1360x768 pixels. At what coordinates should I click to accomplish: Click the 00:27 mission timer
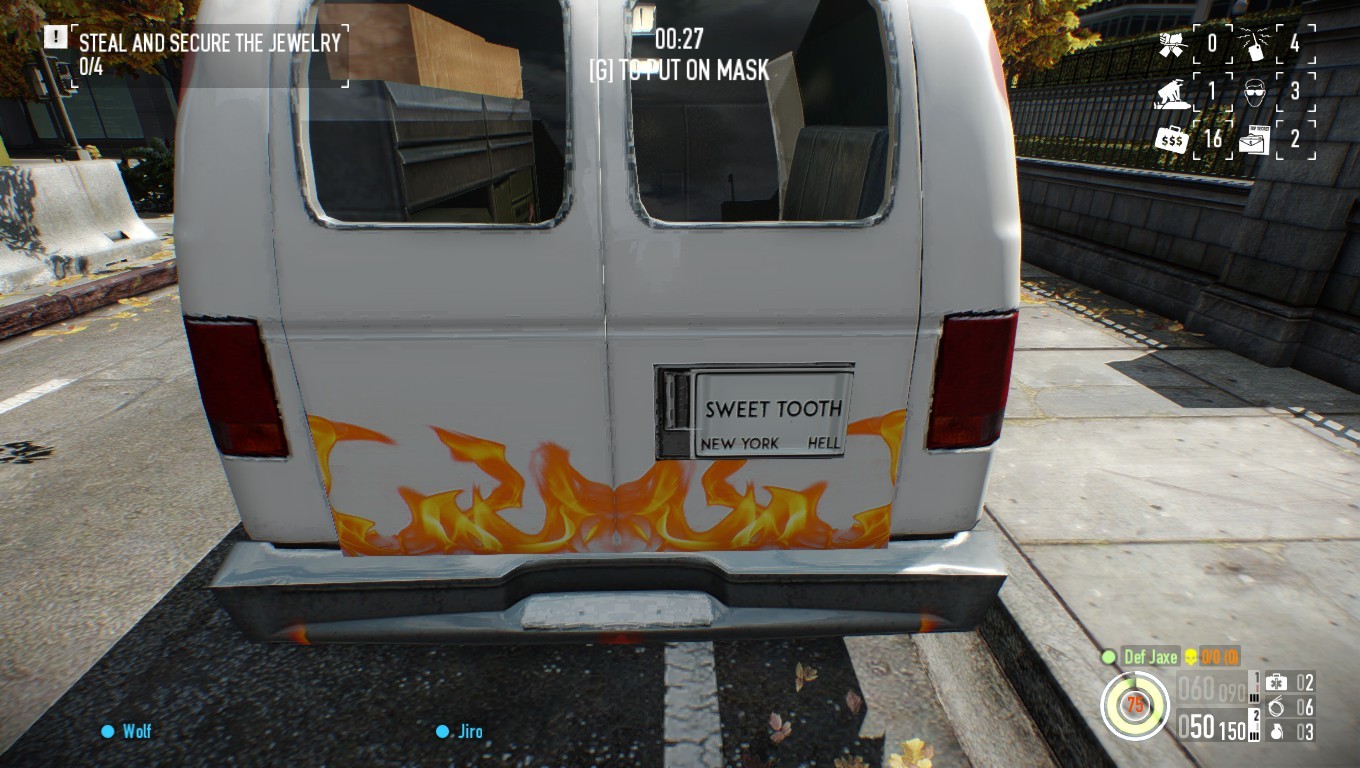(680, 42)
